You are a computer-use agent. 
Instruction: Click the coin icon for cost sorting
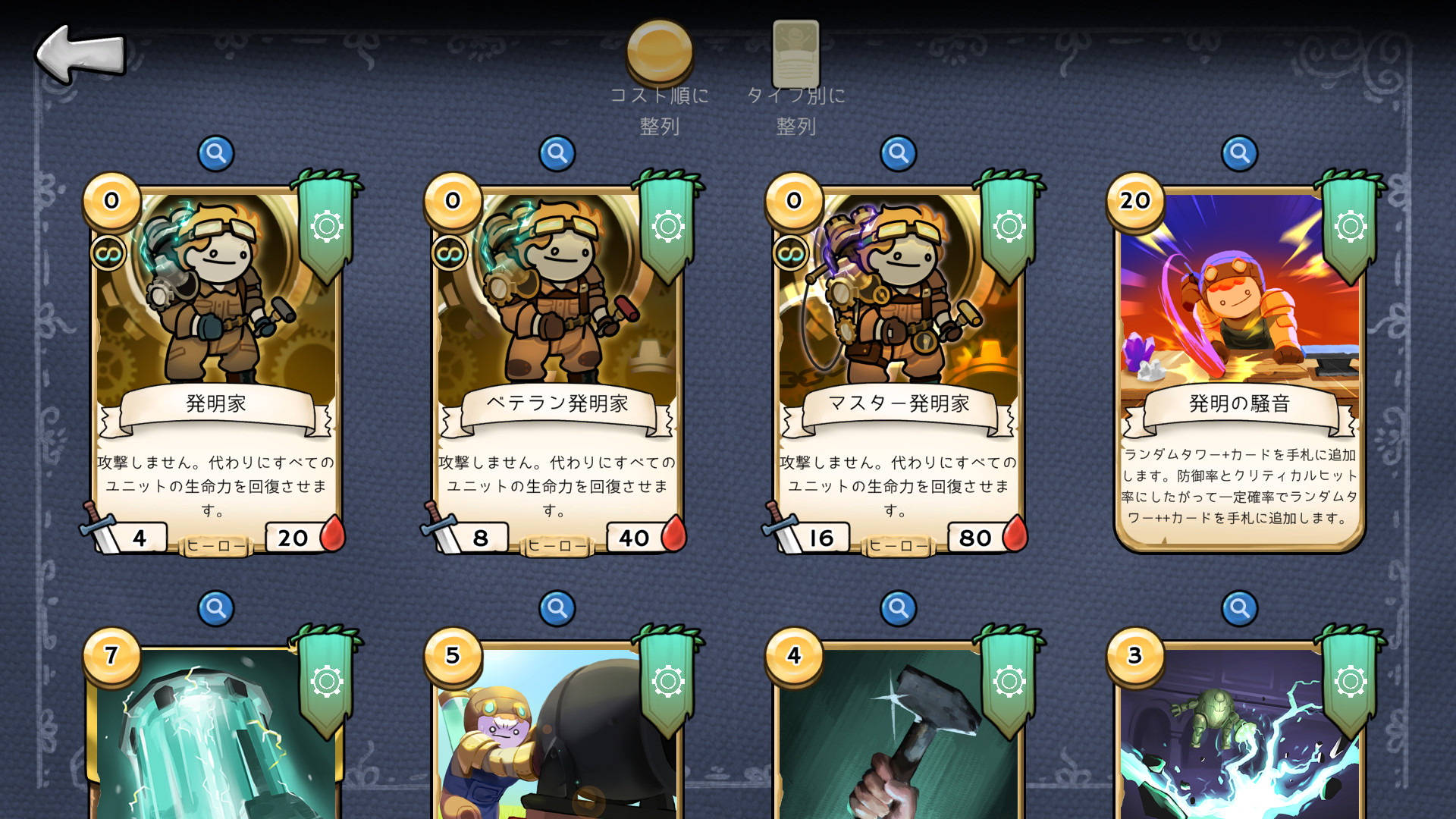tap(661, 52)
